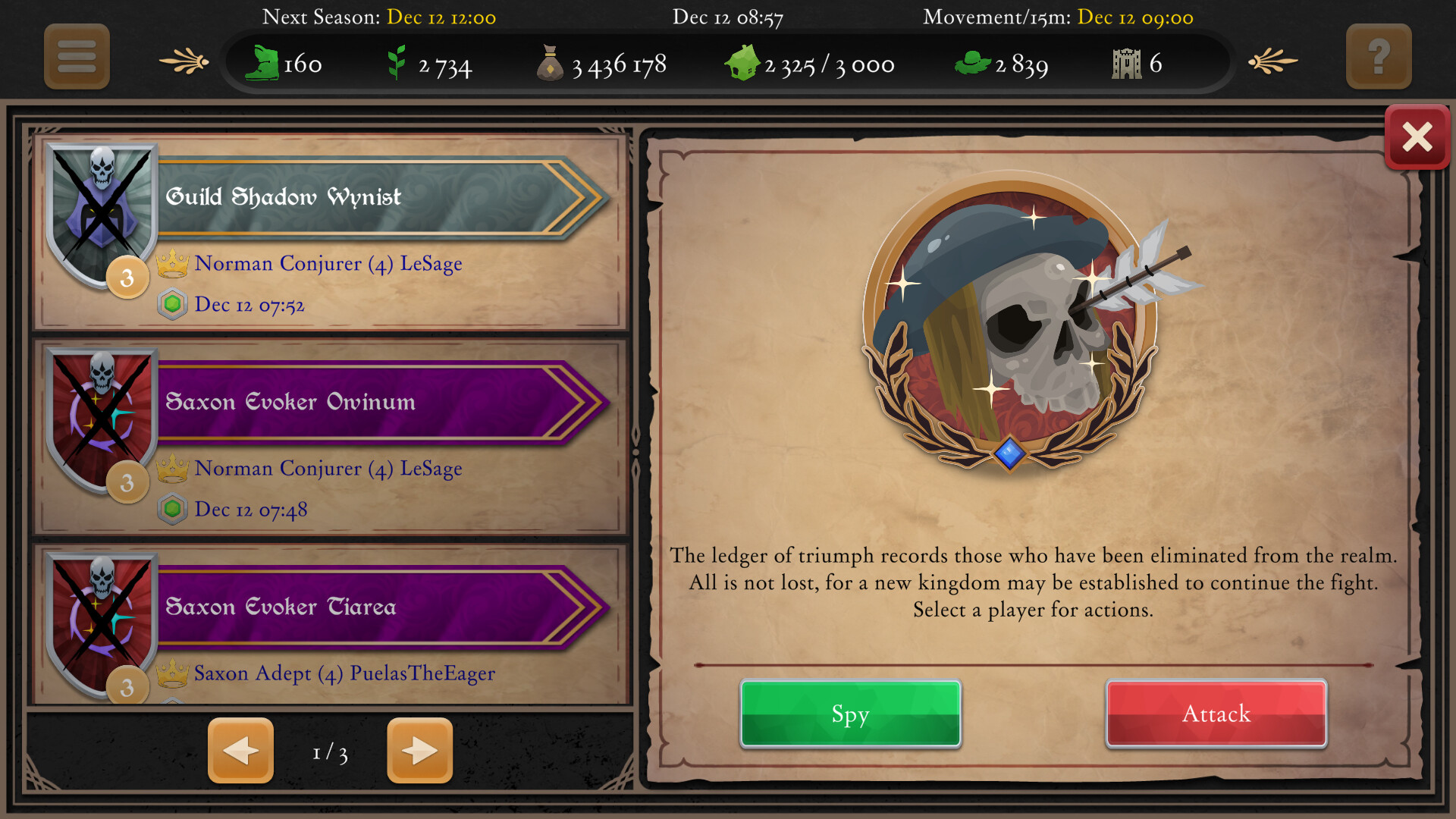This screenshot has height=819, width=1456.
Task: Close the ledger of triumph panel
Action: click(x=1417, y=136)
